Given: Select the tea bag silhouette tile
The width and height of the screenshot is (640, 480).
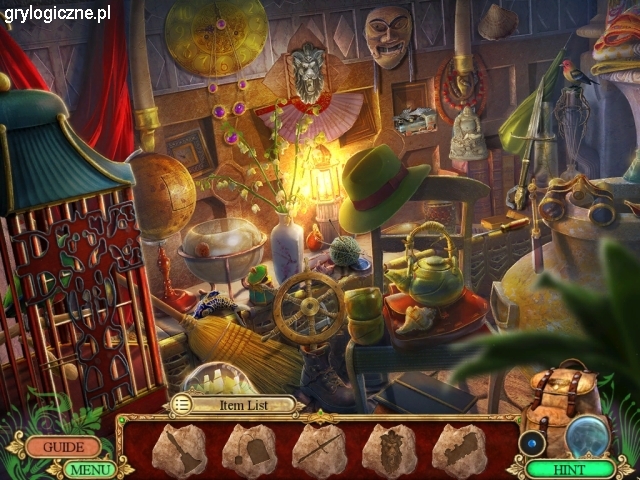Looking at the screenshot, I should point(248,449).
